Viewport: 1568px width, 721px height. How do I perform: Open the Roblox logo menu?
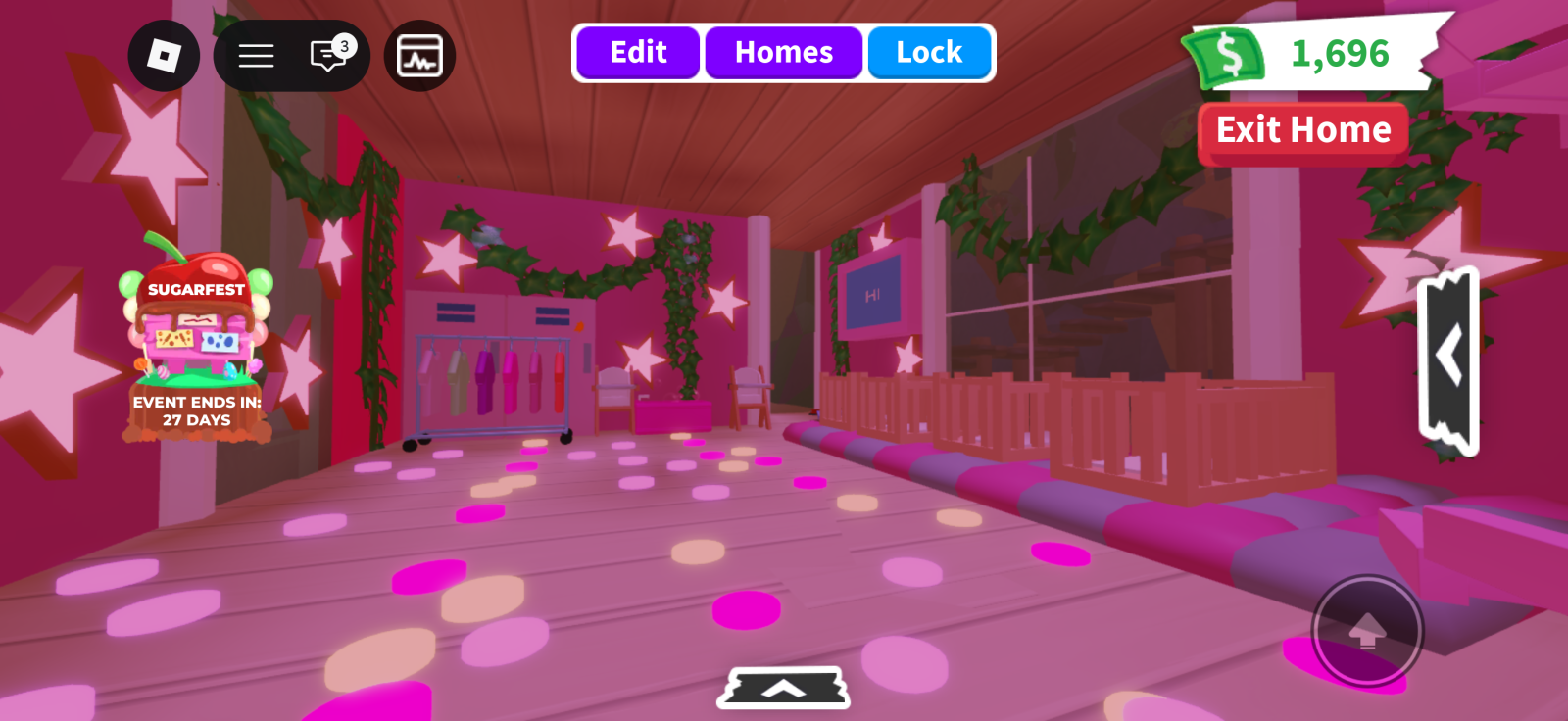164,56
